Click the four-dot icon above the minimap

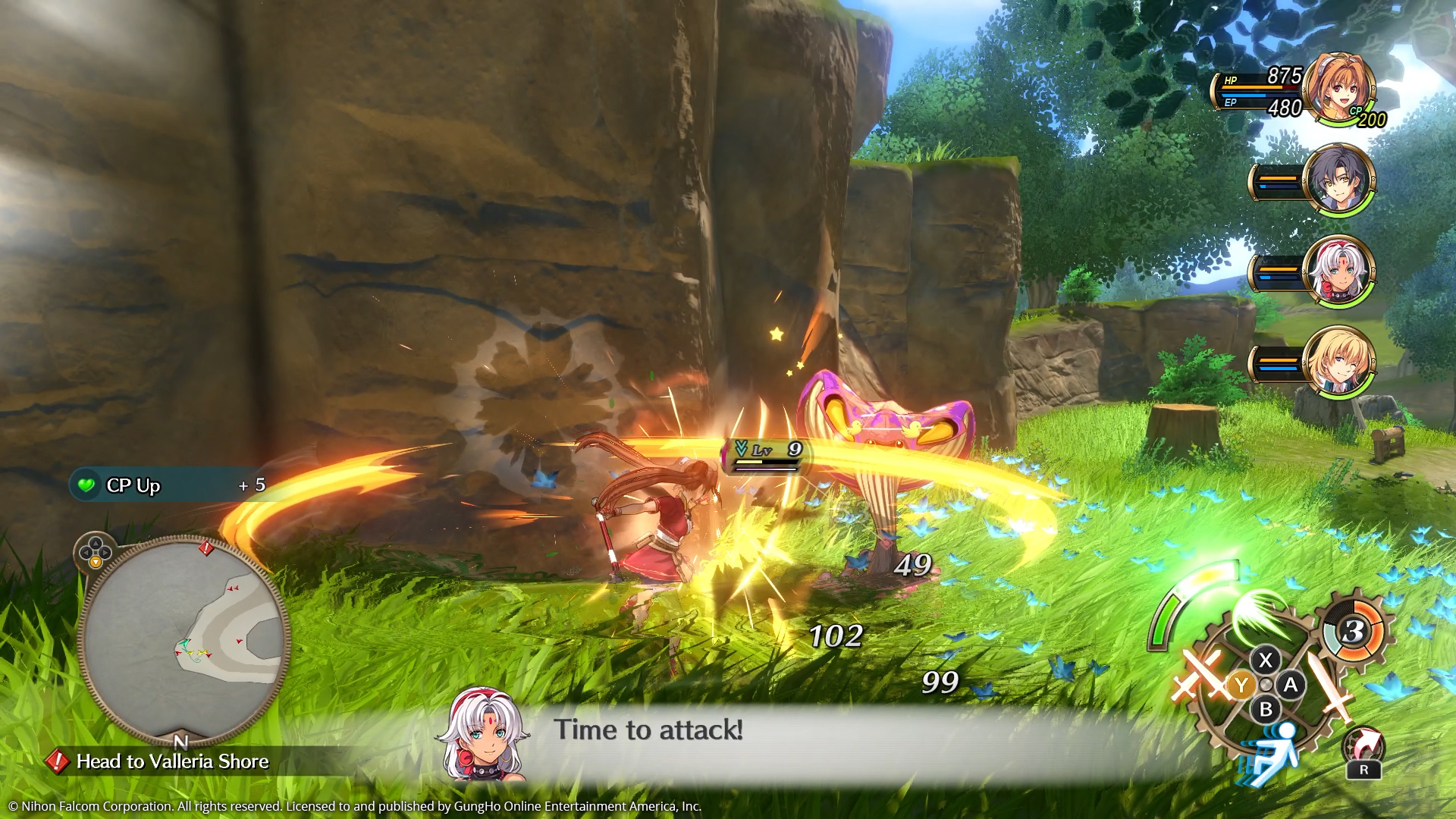point(95,551)
